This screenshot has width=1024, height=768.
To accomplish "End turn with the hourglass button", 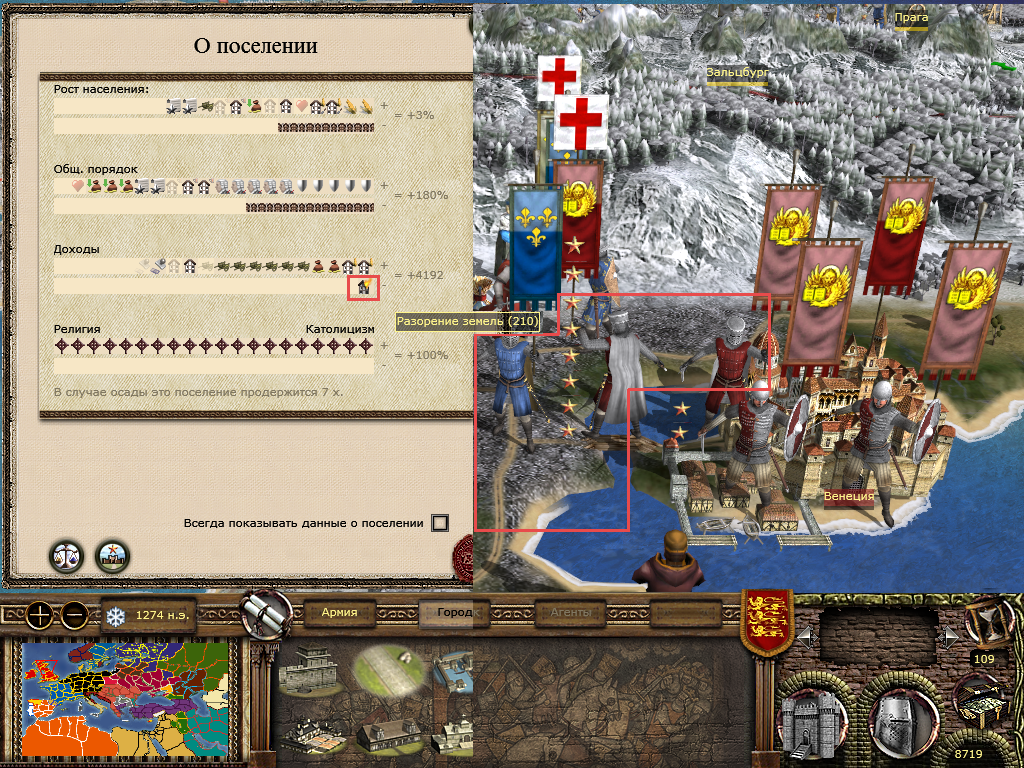I will coord(984,620).
